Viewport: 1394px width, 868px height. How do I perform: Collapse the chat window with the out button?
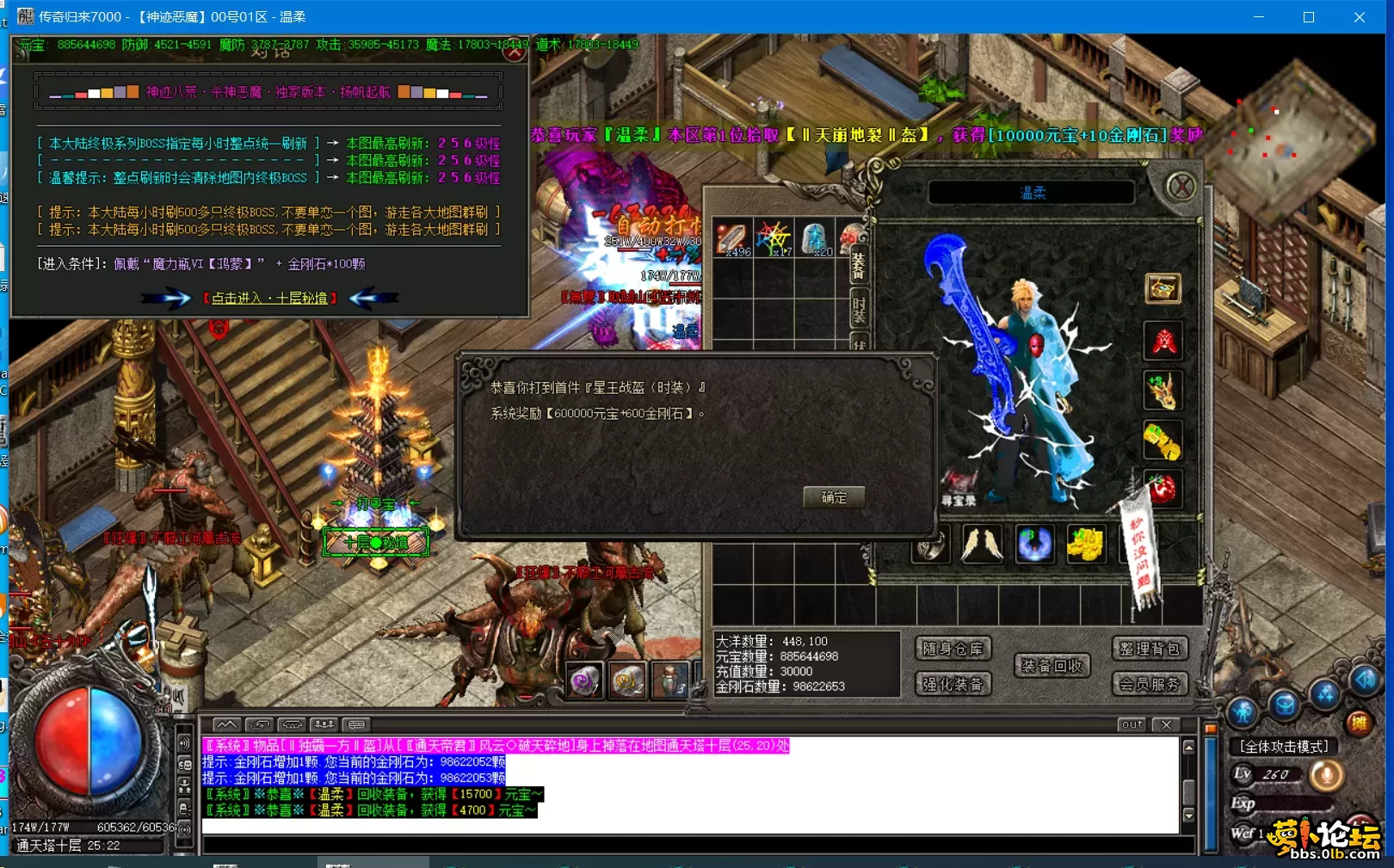[1131, 725]
